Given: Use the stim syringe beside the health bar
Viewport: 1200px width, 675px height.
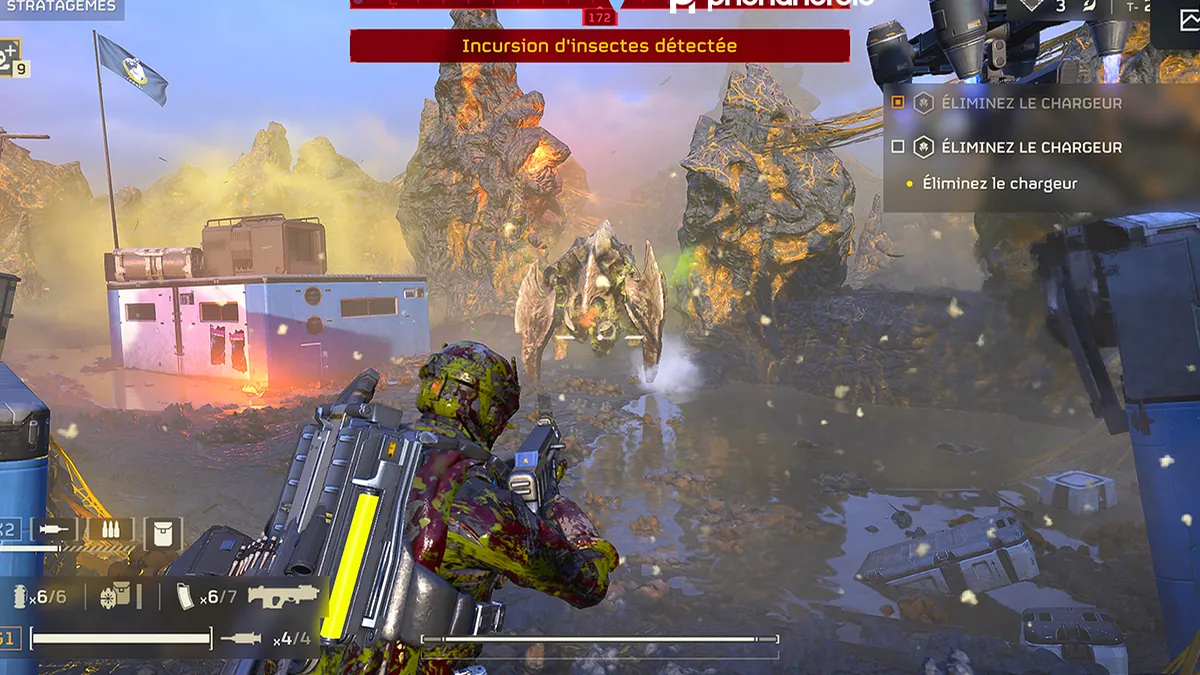Looking at the screenshot, I should tap(241, 639).
